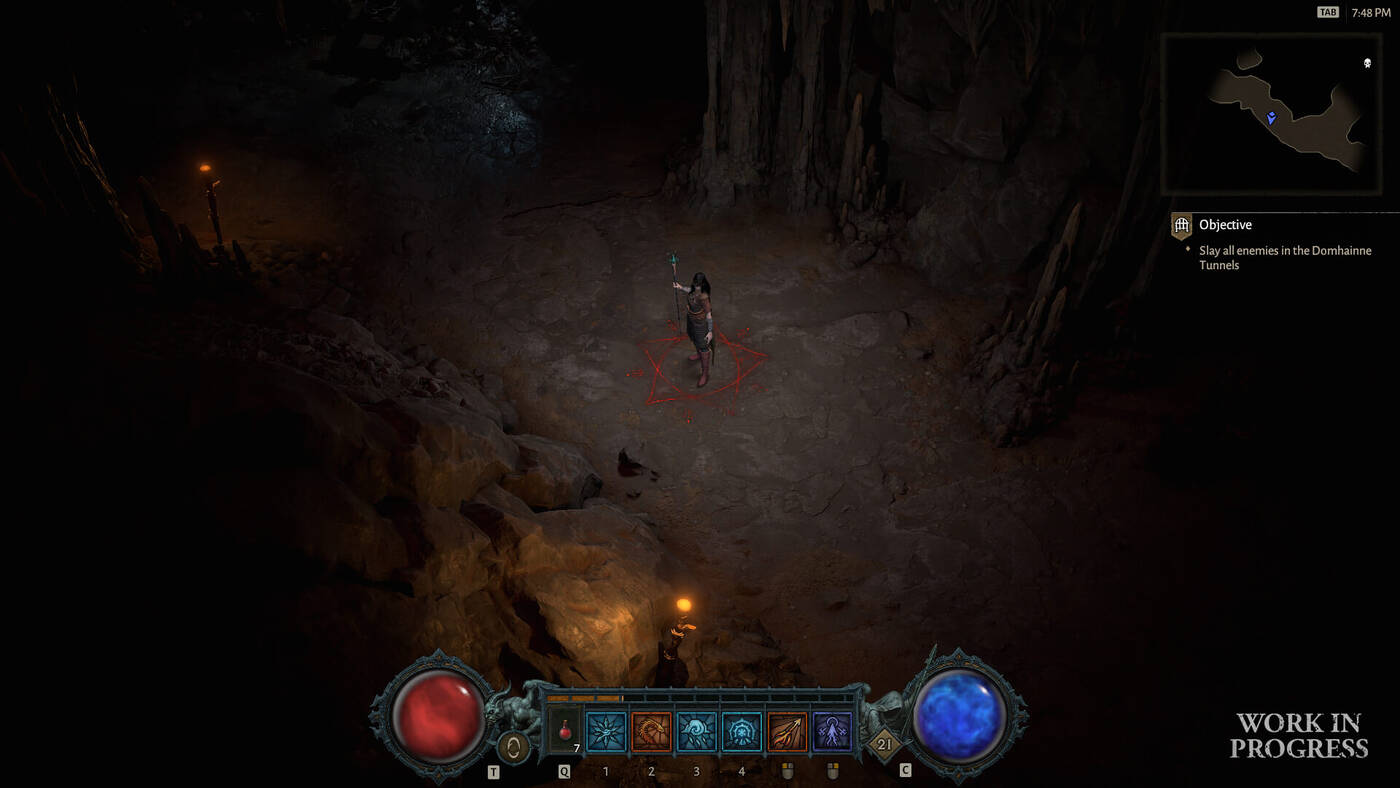The width and height of the screenshot is (1400, 788).
Task: Click the WORK IN PROGRESS watermark
Action: 1299,735
